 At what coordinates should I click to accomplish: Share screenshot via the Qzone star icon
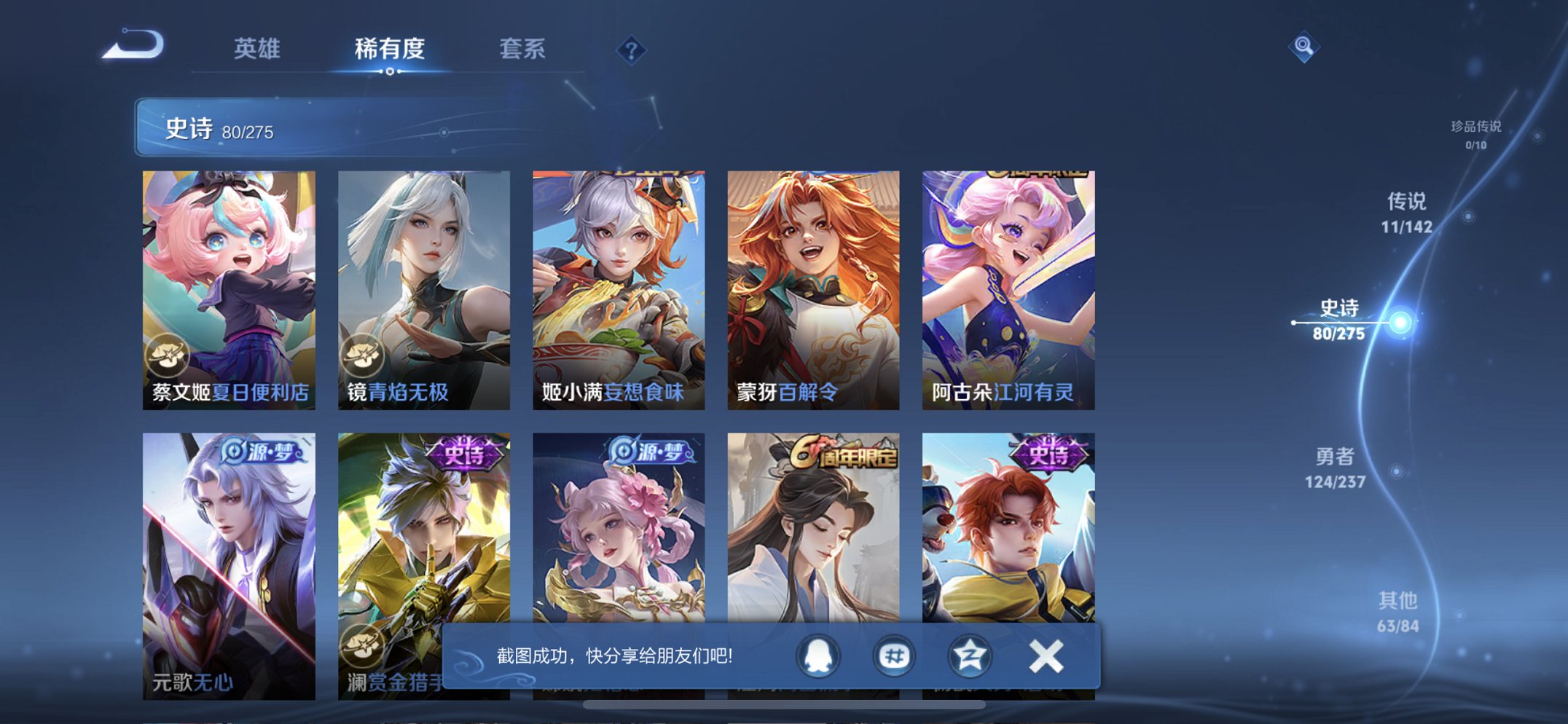pyautogui.click(x=969, y=655)
